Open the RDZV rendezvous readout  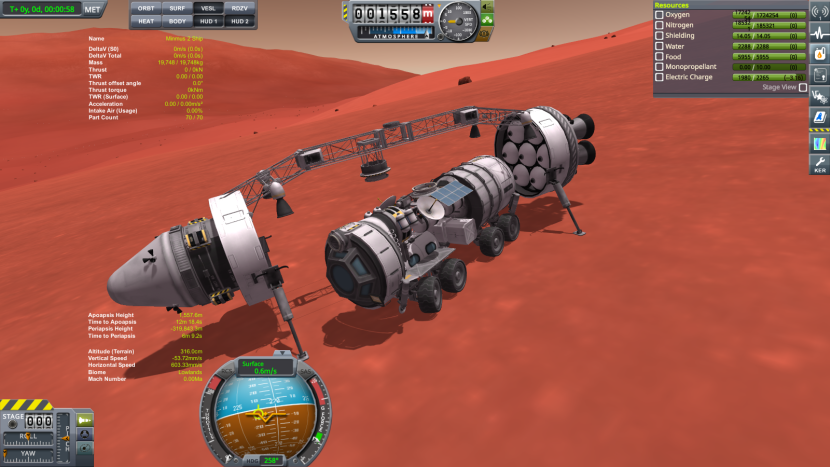[239, 8]
